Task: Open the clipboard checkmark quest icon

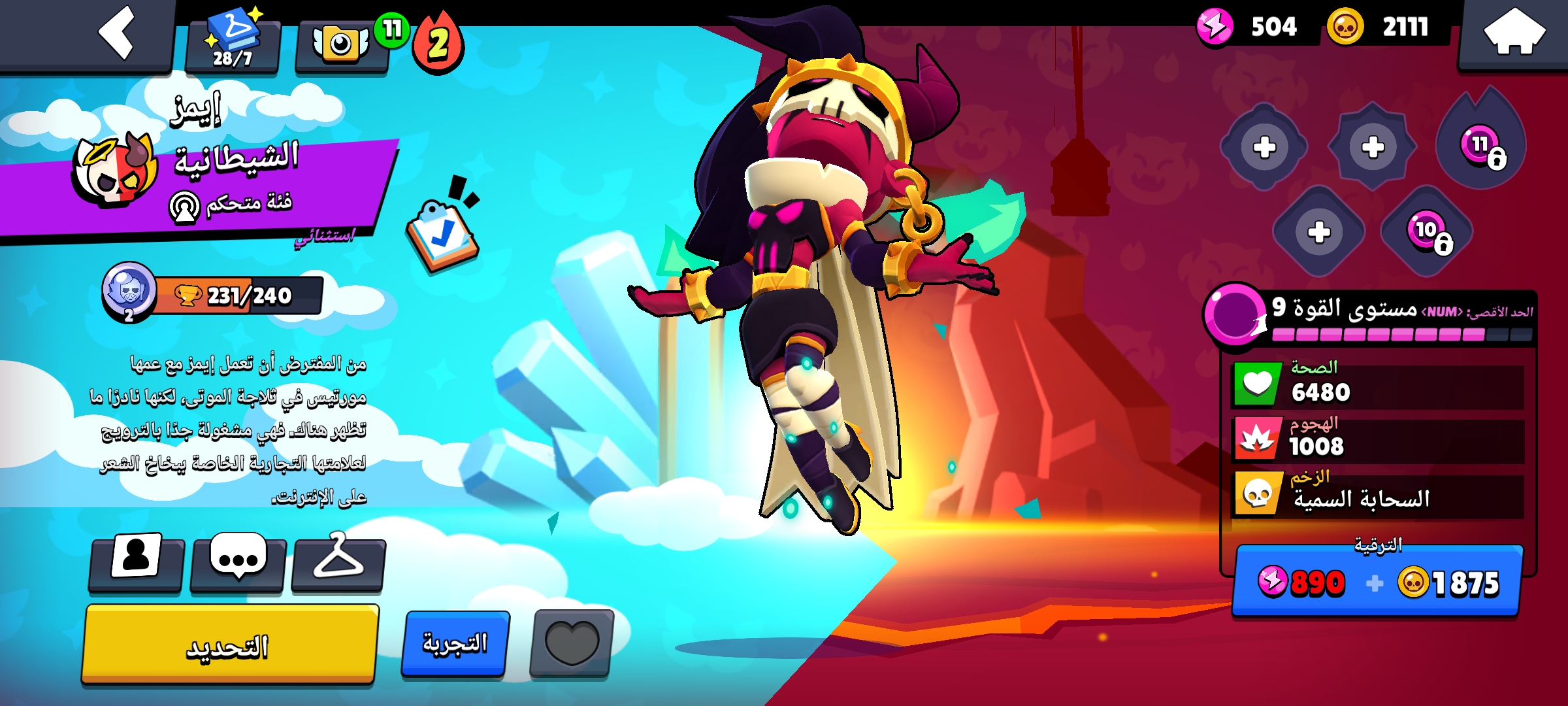Action: (x=442, y=232)
